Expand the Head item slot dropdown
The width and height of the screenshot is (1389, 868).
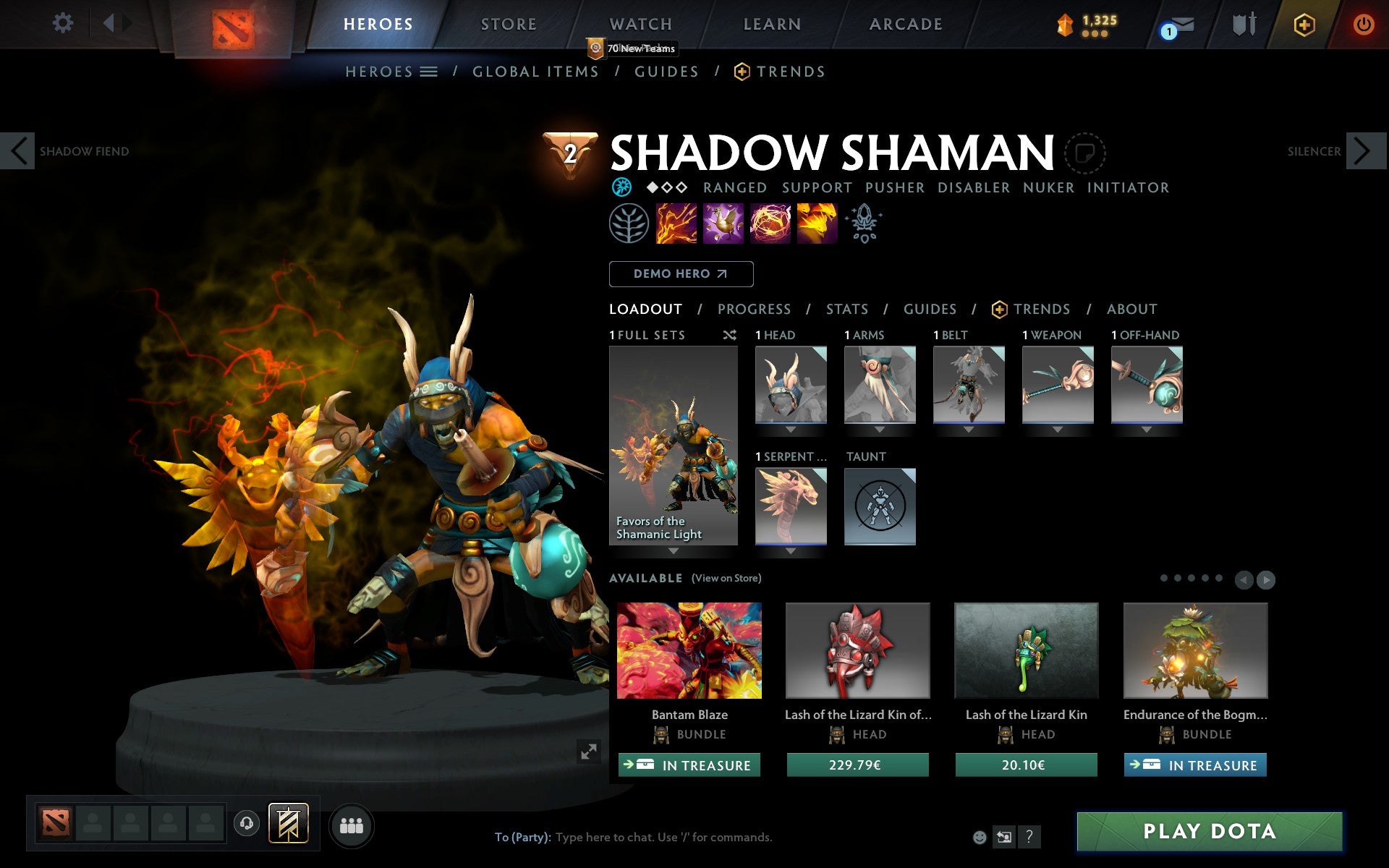click(x=790, y=427)
